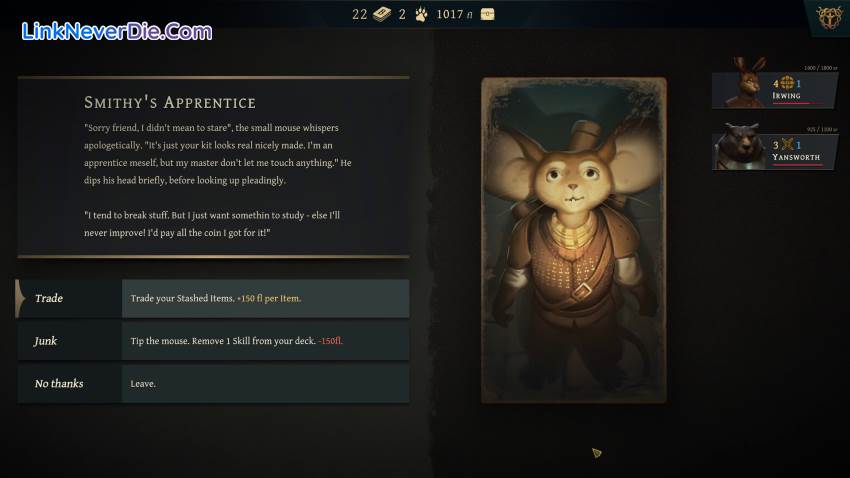850x478 pixels.
Task: Select the Junk option to remove a skill
Action: click(212, 341)
